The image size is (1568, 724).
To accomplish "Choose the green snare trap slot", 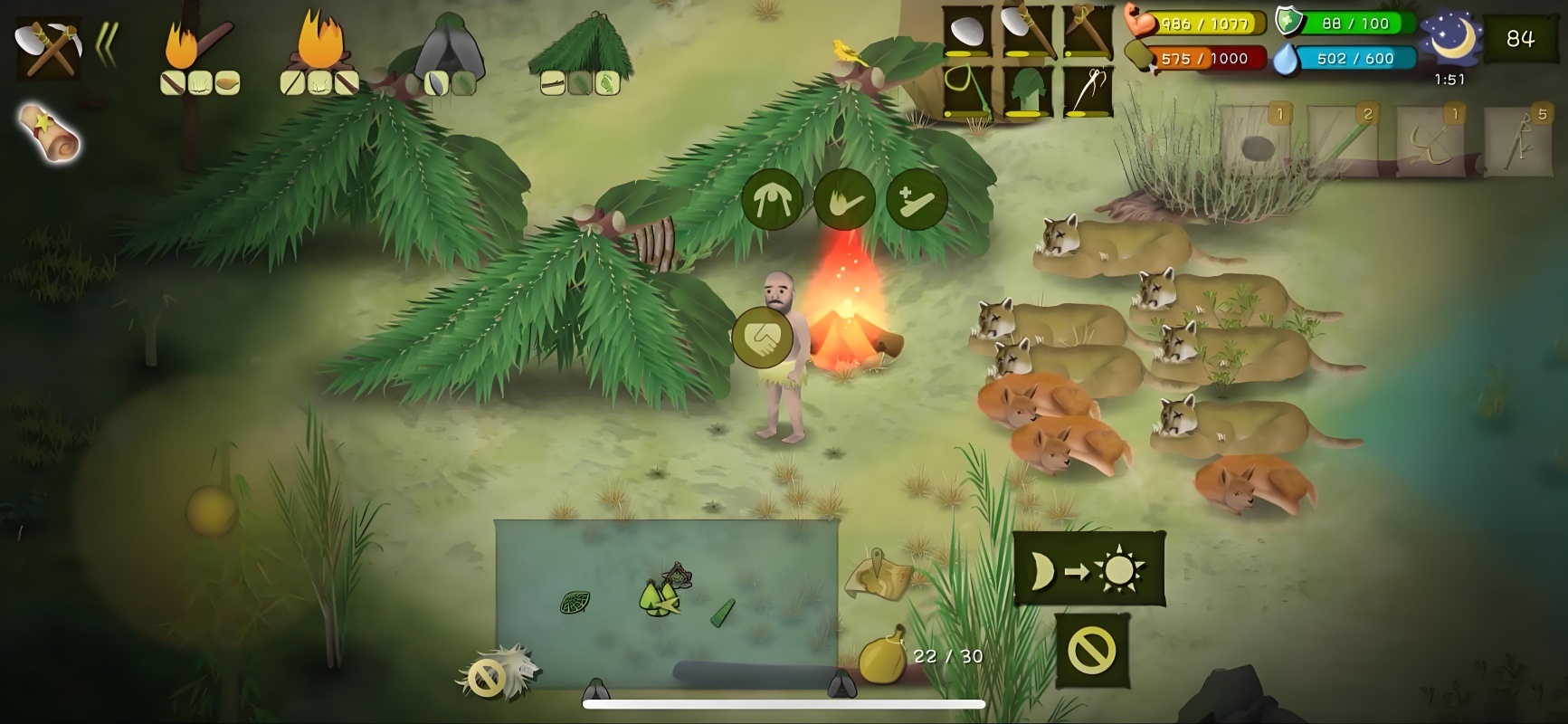I will pyautogui.click(x=967, y=90).
